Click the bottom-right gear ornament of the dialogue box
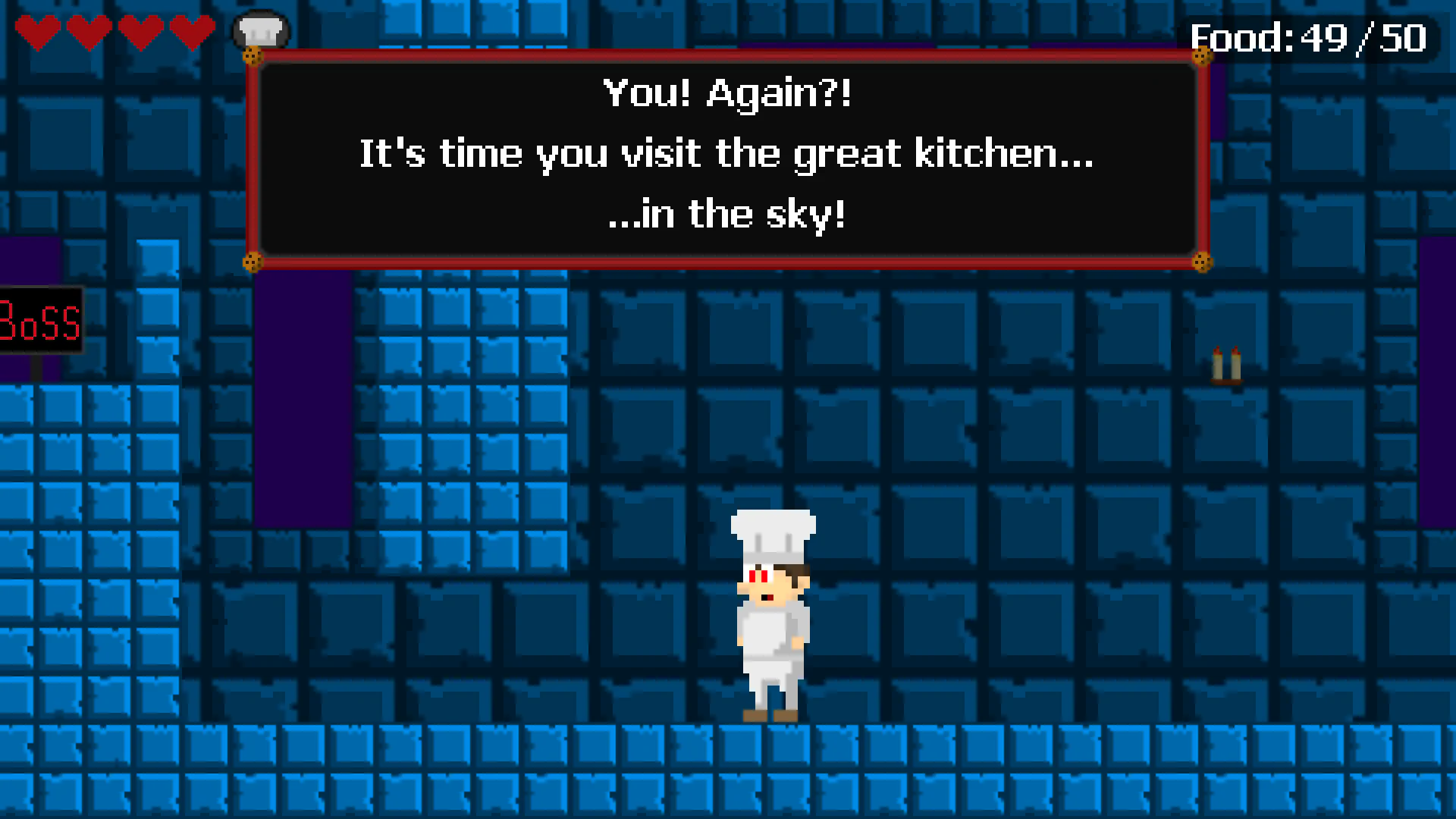Image resolution: width=1456 pixels, height=819 pixels. click(1200, 260)
